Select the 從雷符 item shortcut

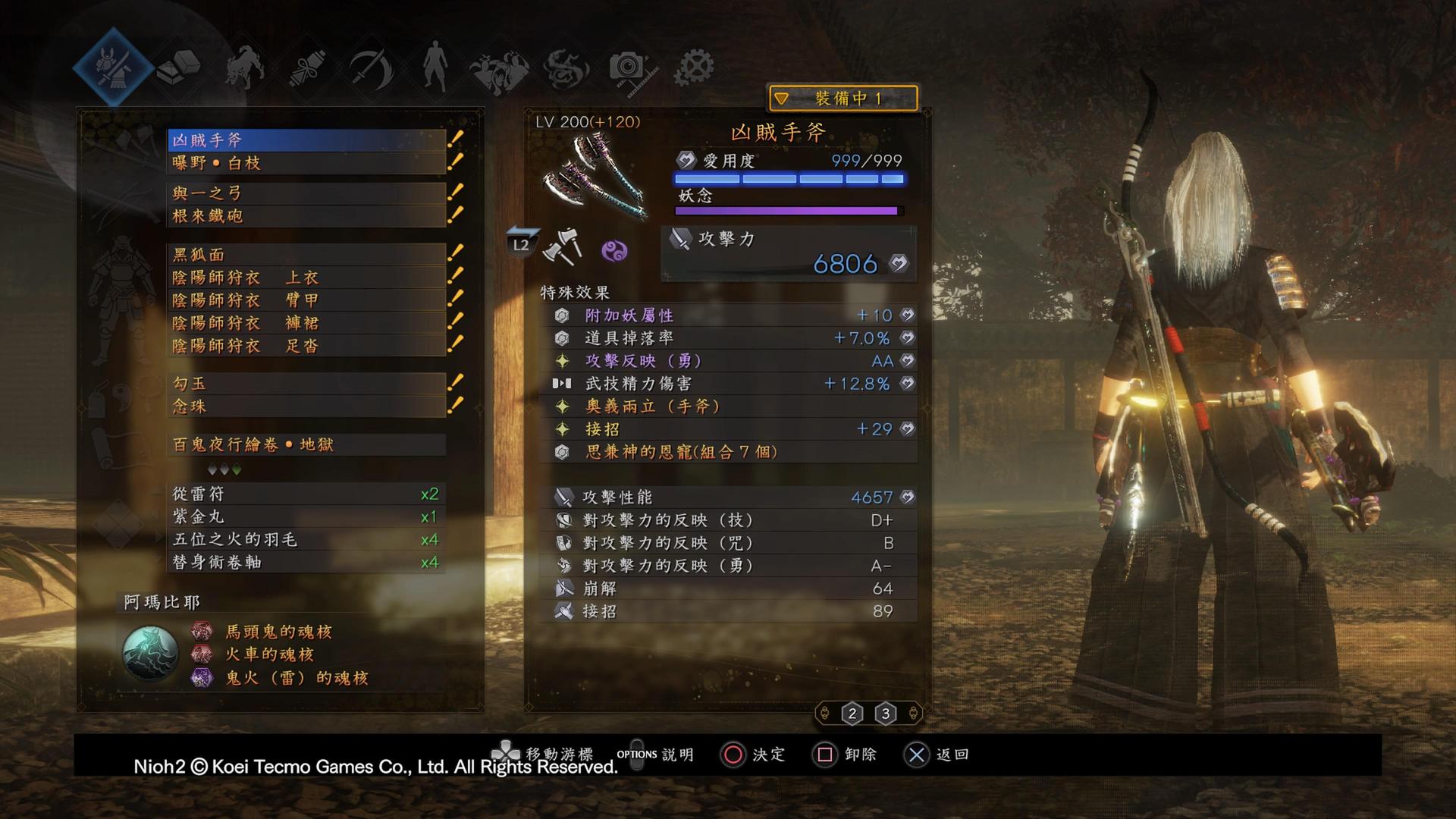click(x=306, y=494)
